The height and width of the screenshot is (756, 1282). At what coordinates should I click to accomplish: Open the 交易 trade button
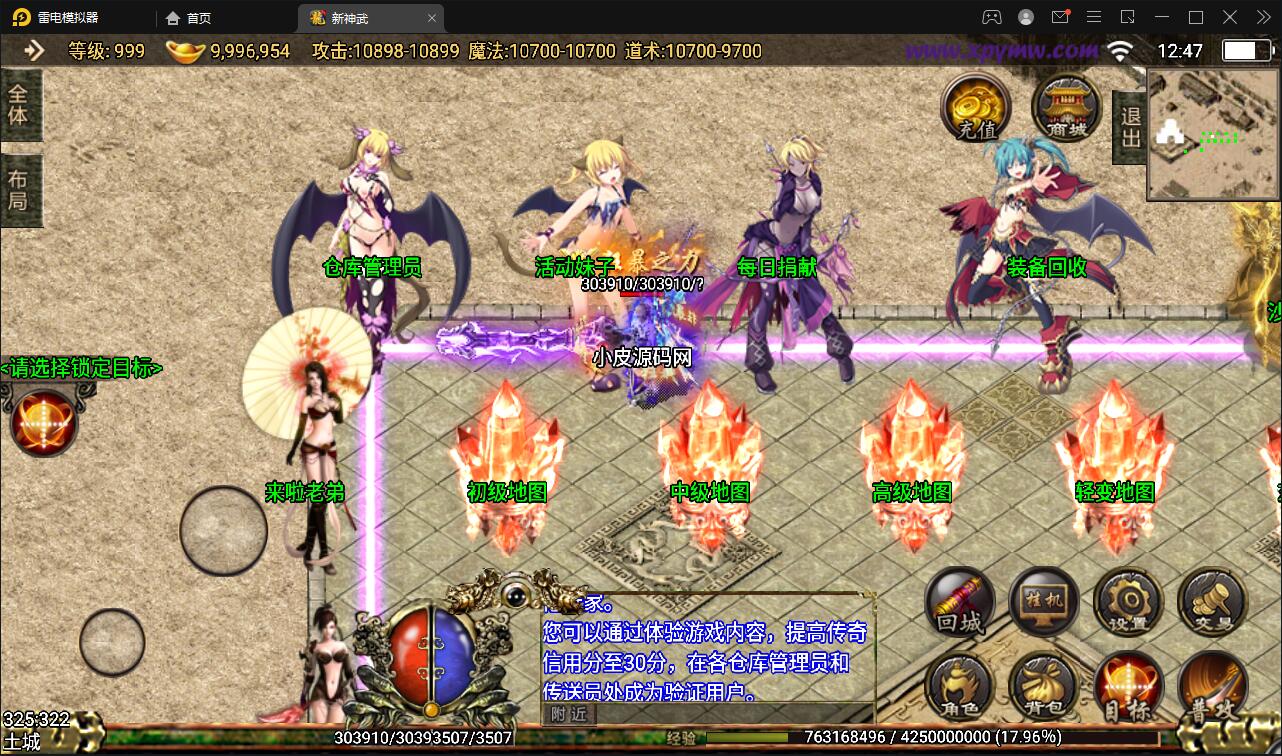coord(1212,602)
